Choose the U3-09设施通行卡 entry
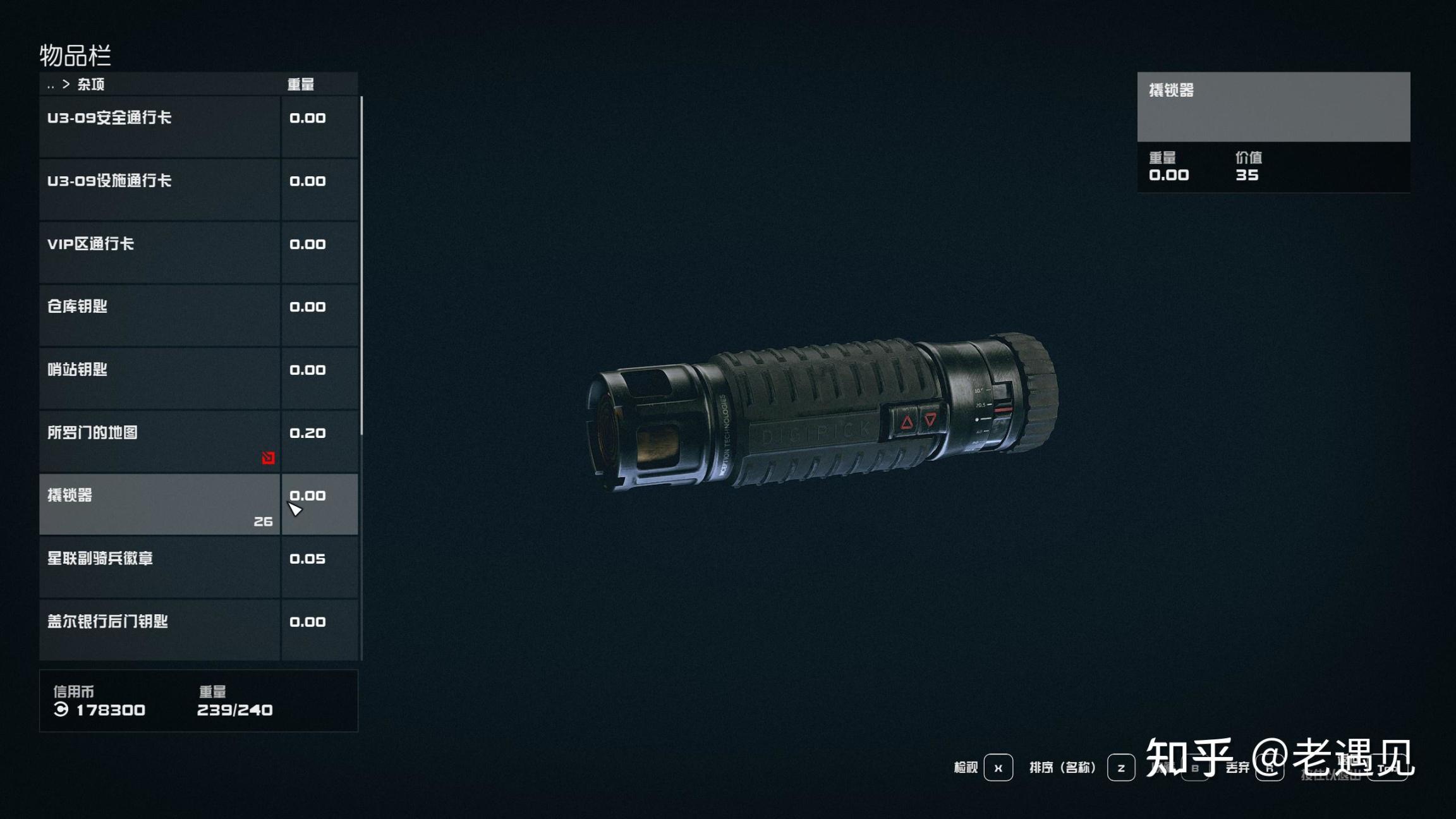Screen dimensions: 1456x819 click(x=159, y=189)
